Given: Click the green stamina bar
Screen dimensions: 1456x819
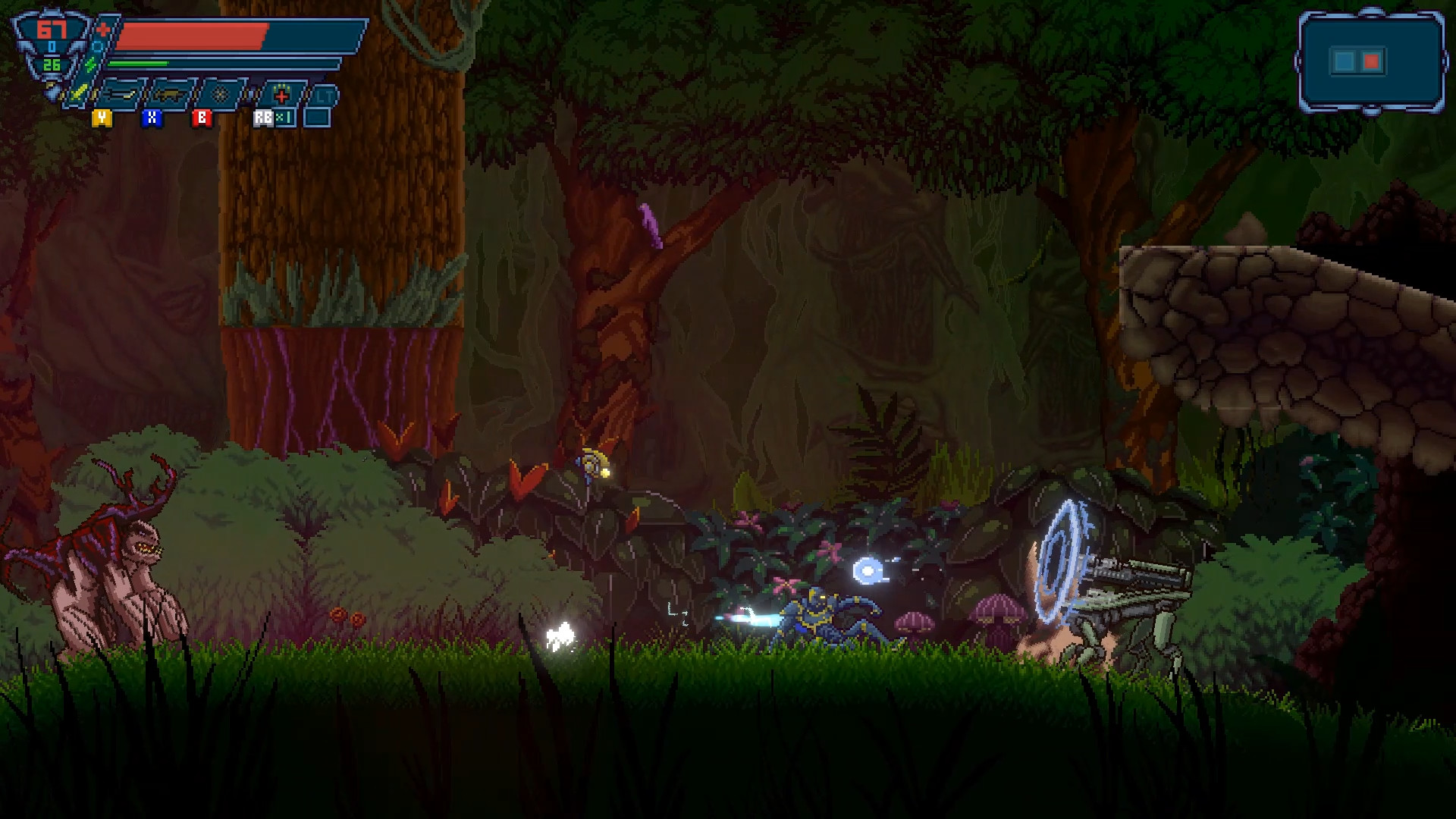Looking at the screenshot, I should click(x=138, y=63).
